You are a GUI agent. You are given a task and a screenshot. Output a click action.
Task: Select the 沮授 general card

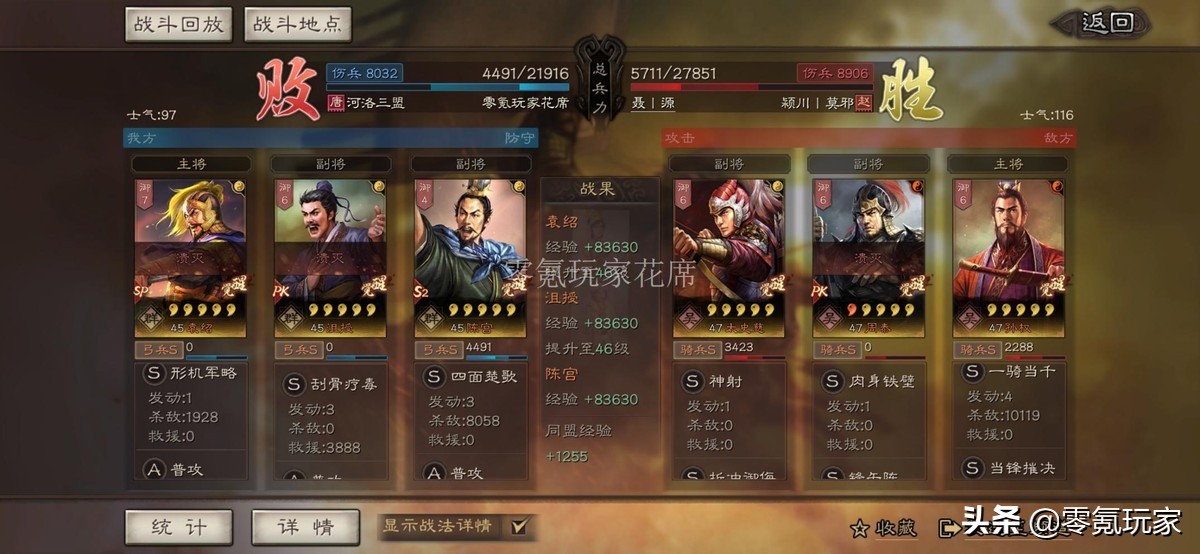(330, 257)
